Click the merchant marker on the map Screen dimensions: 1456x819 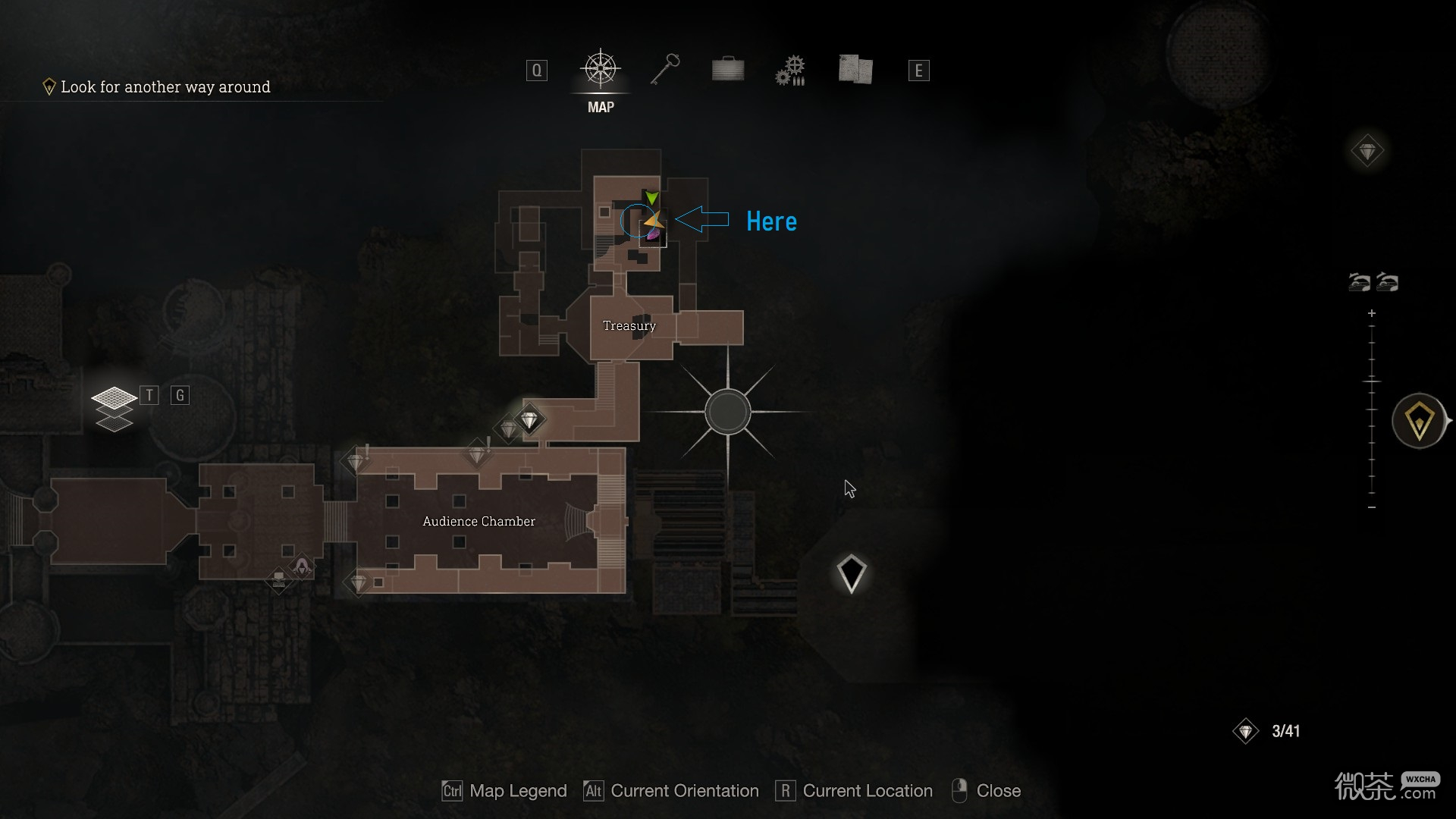302,566
